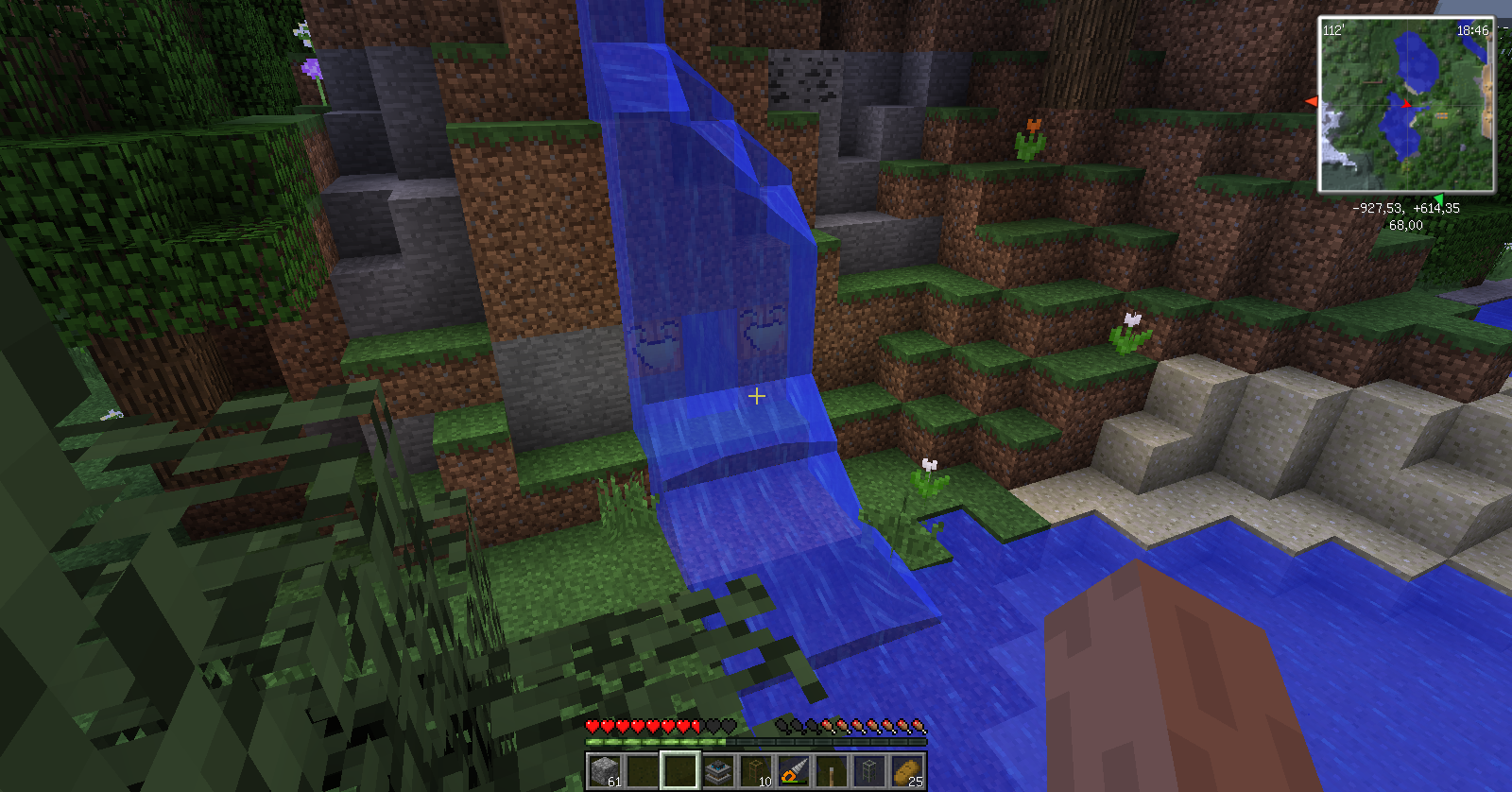The width and height of the screenshot is (1512, 792).
Task: Choose the iron scaffold hotbar slot
Action: tap(869, 771)
